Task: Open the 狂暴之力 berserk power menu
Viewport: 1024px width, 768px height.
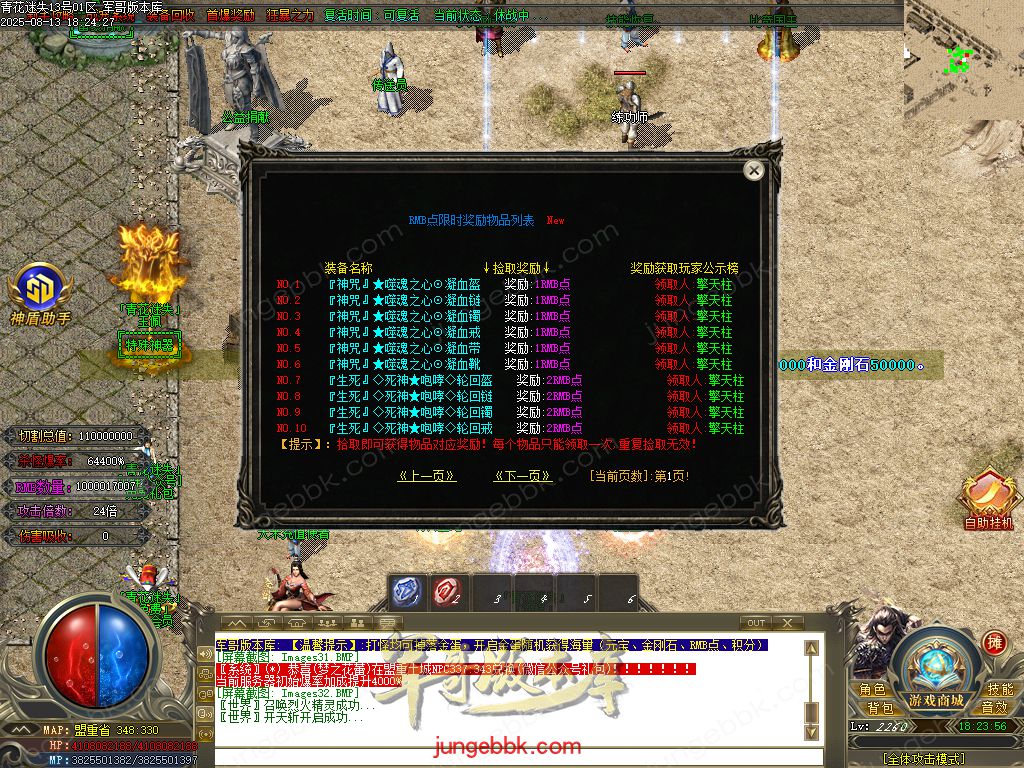Action: 290,16
